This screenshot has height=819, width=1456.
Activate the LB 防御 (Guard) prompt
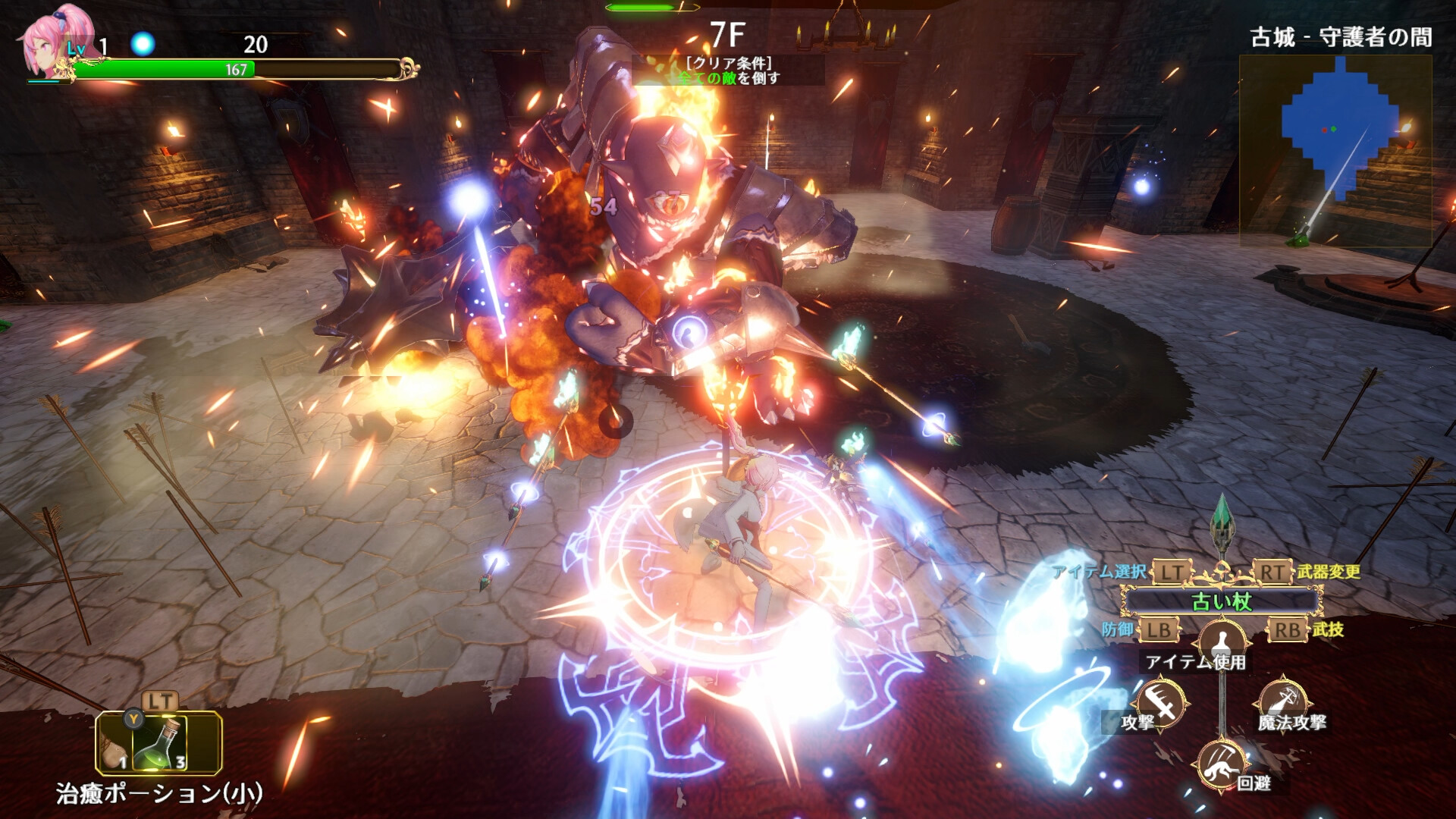(x=1160, y=629)
